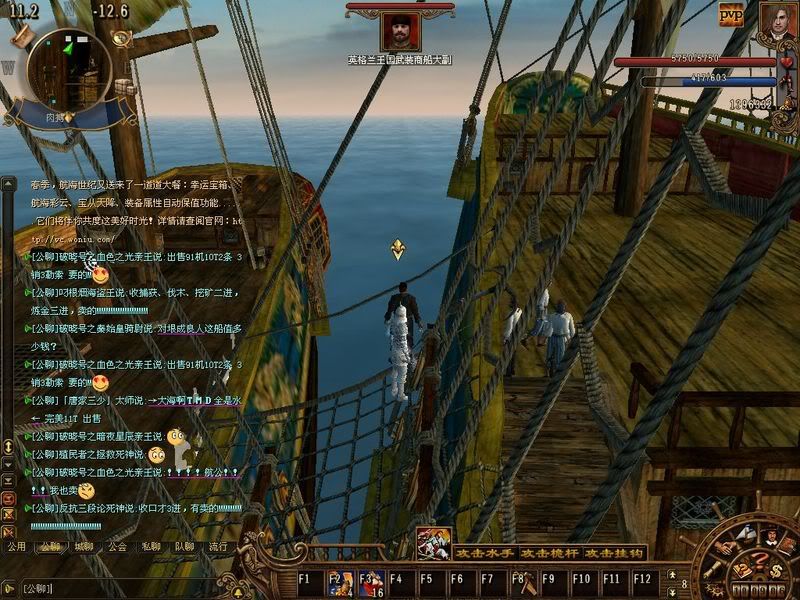The image size is (800, 600).
Task: Toggle the PVP mode button
Action: (731, 14)
